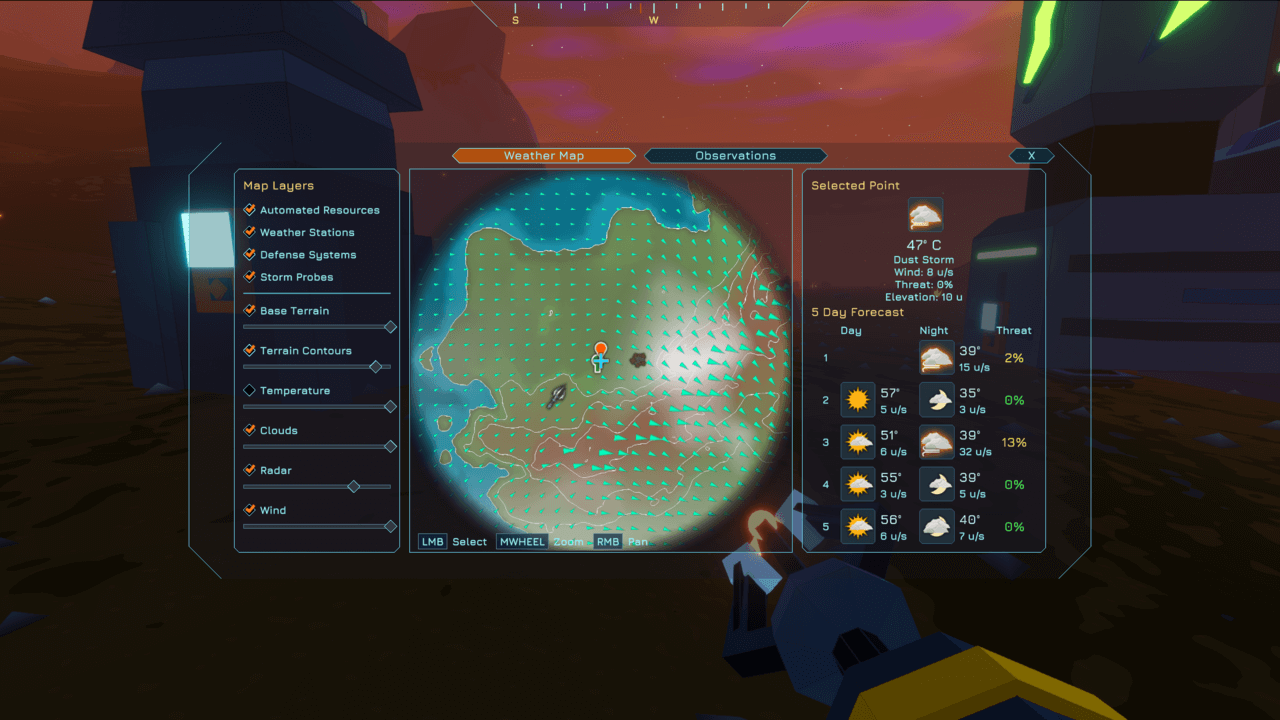The height and width of the screenshot is (720, 1280).
Task: Turn off the Clouds layer
Action: coord(250,430)
